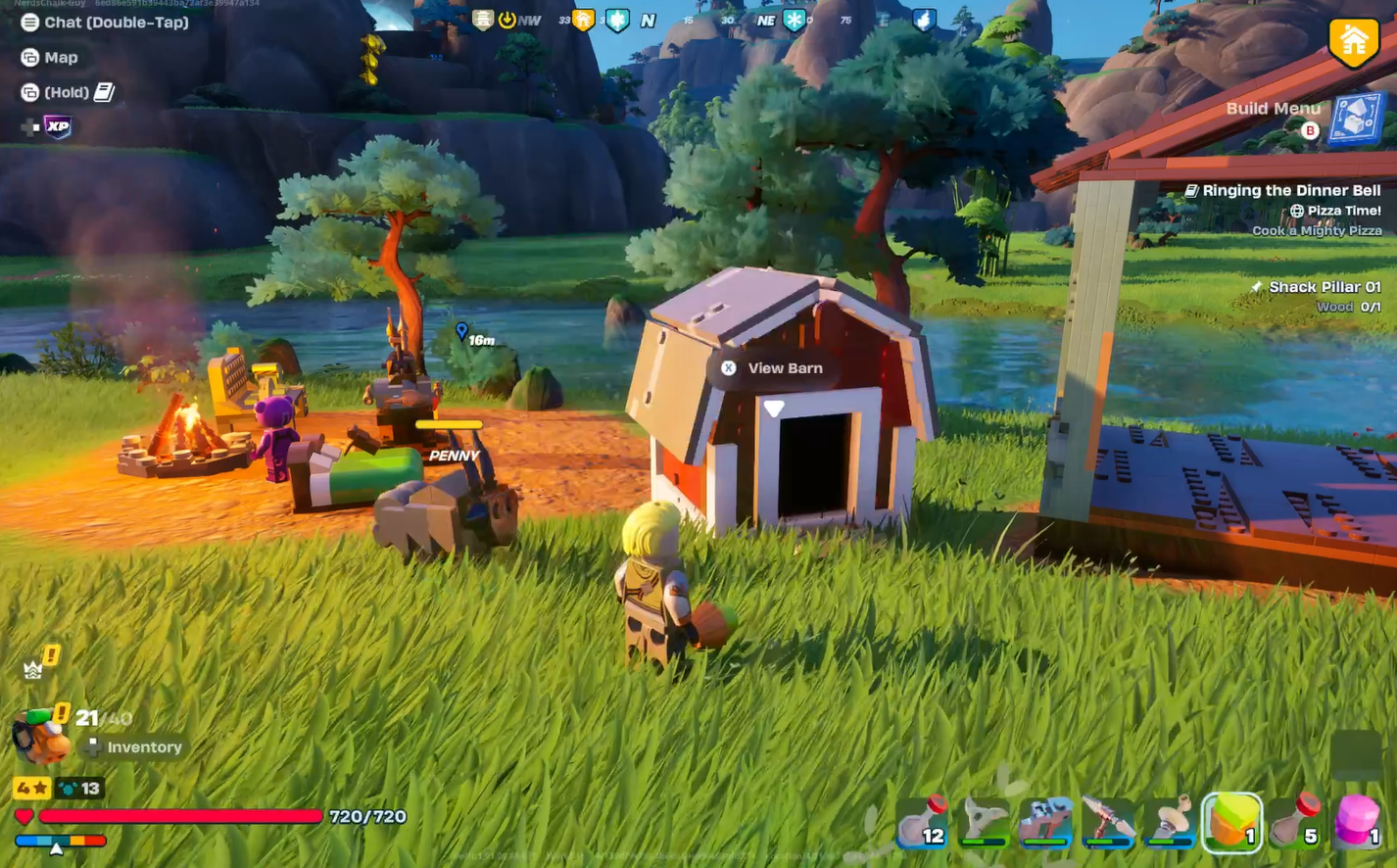Open the Build Menu
1397x868 pixels.
(x=1353, y=120)
